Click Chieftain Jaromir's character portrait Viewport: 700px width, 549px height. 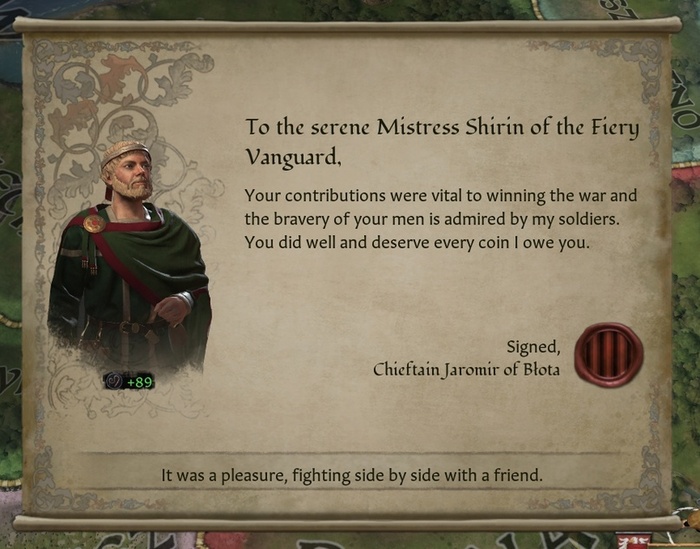pyautogui.click(x=128, y=260)
